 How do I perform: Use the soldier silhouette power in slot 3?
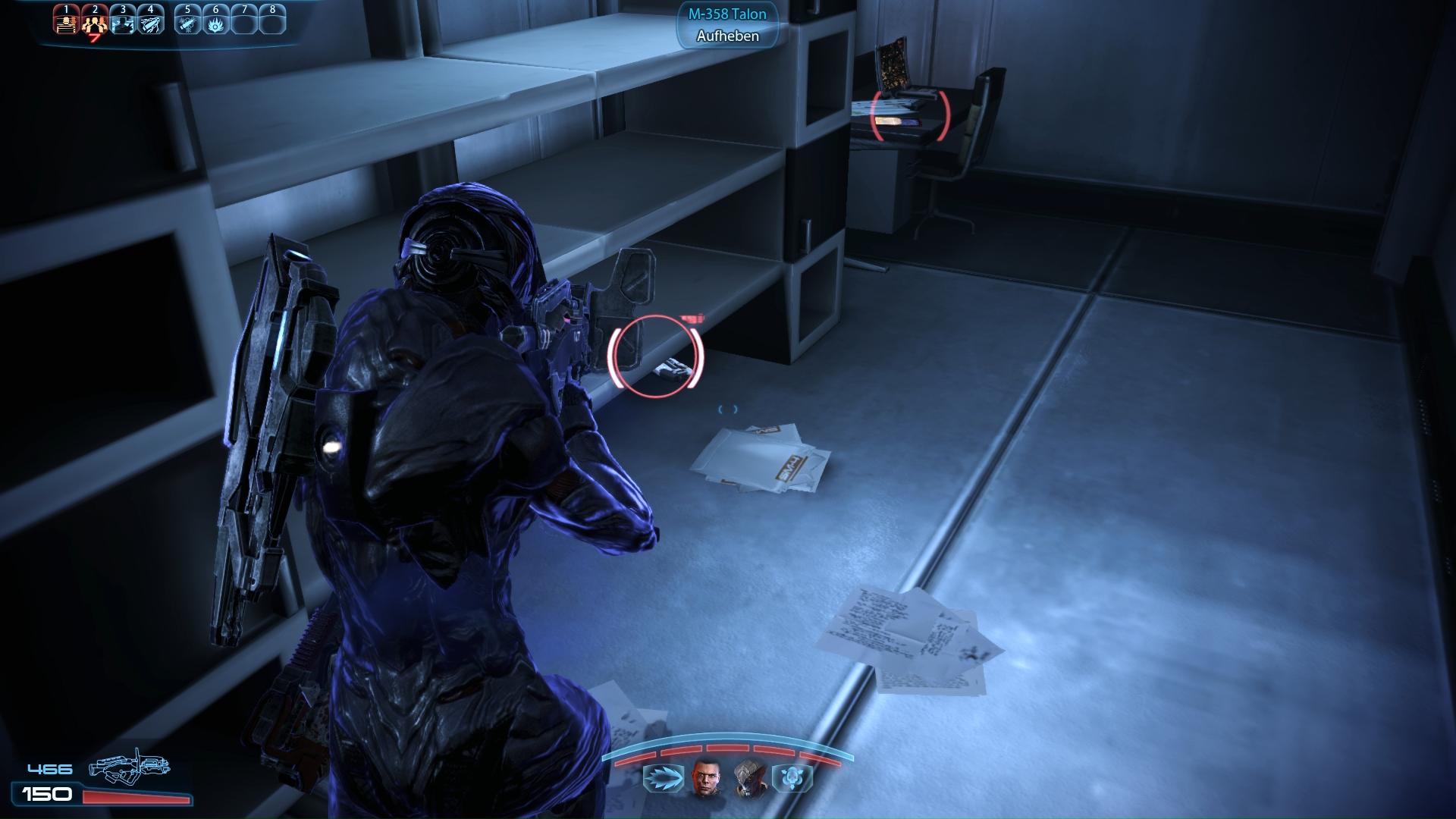tap(123, 21)
